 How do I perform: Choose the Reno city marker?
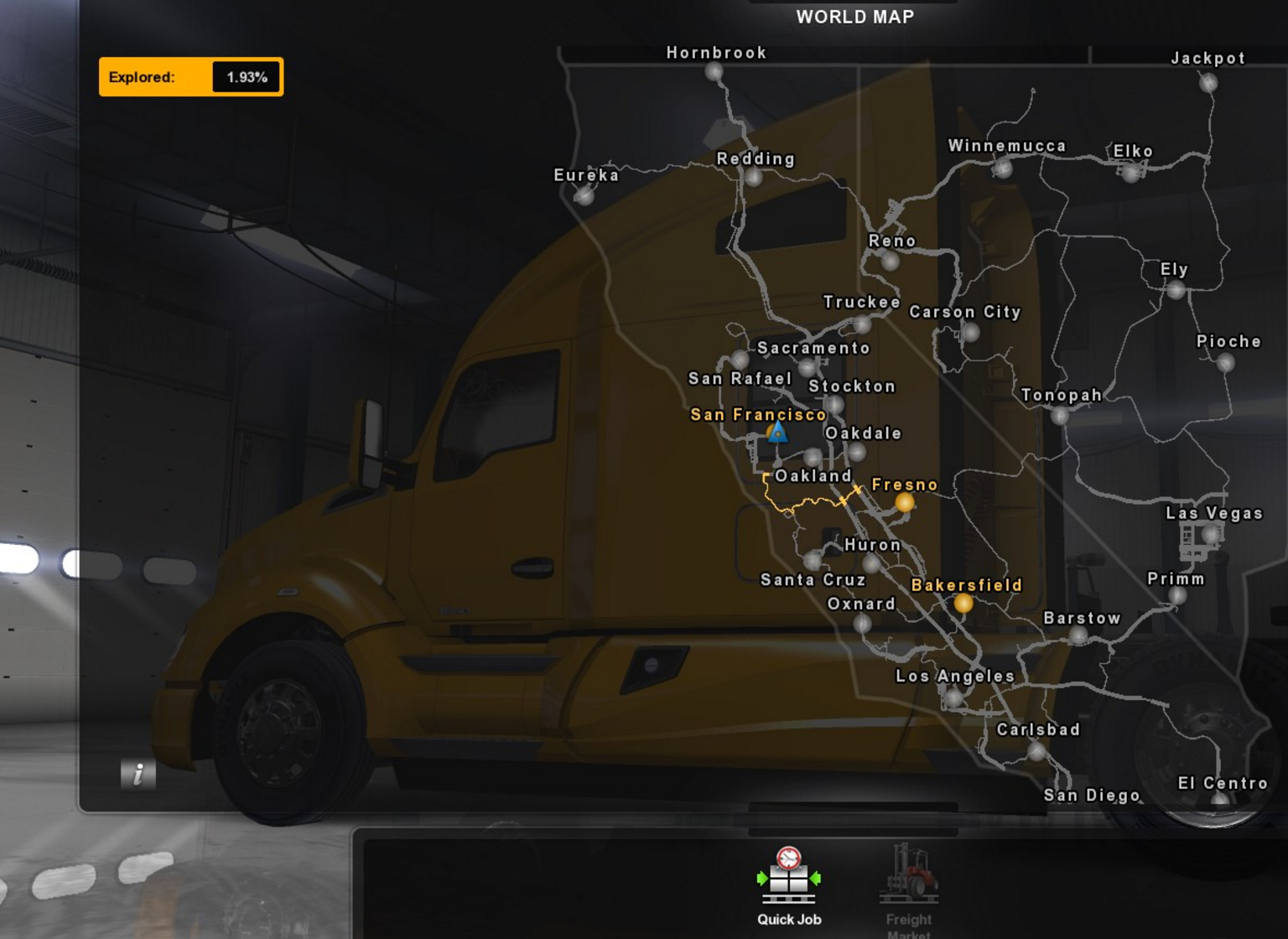pyautogui.click(x=890, y=261)
